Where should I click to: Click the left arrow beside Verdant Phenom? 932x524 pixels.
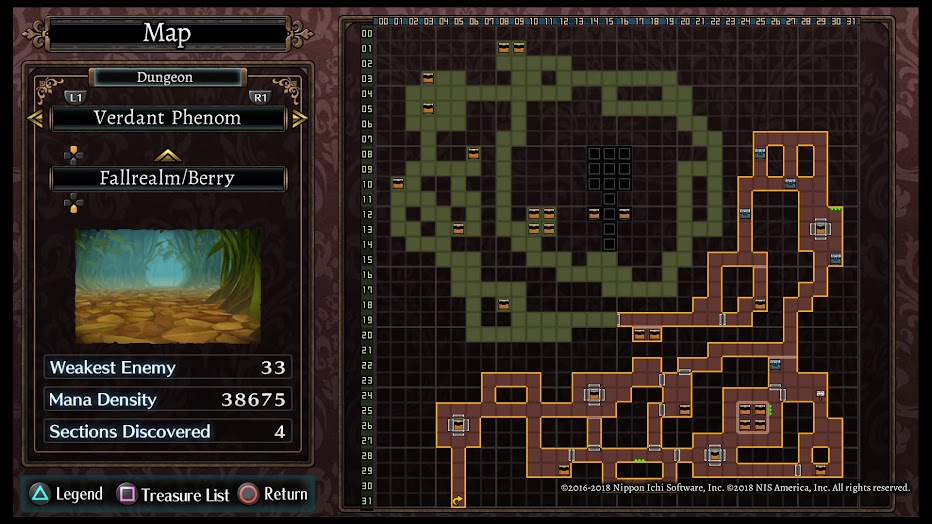coord(35,119)
